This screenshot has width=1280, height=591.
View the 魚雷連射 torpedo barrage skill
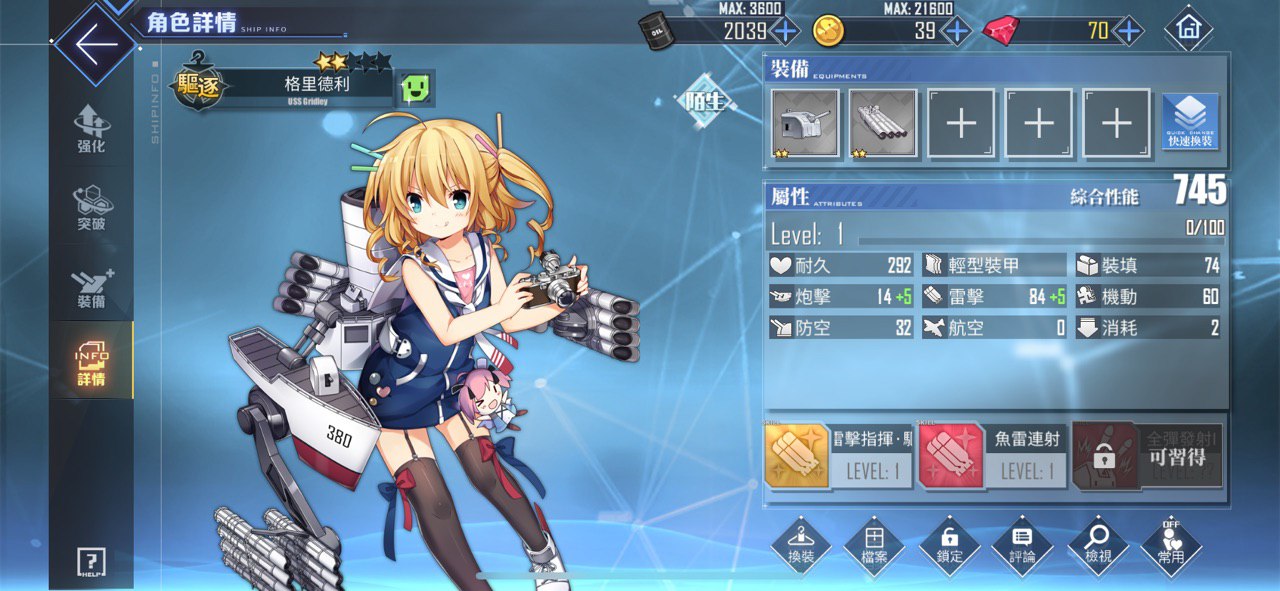991,455
